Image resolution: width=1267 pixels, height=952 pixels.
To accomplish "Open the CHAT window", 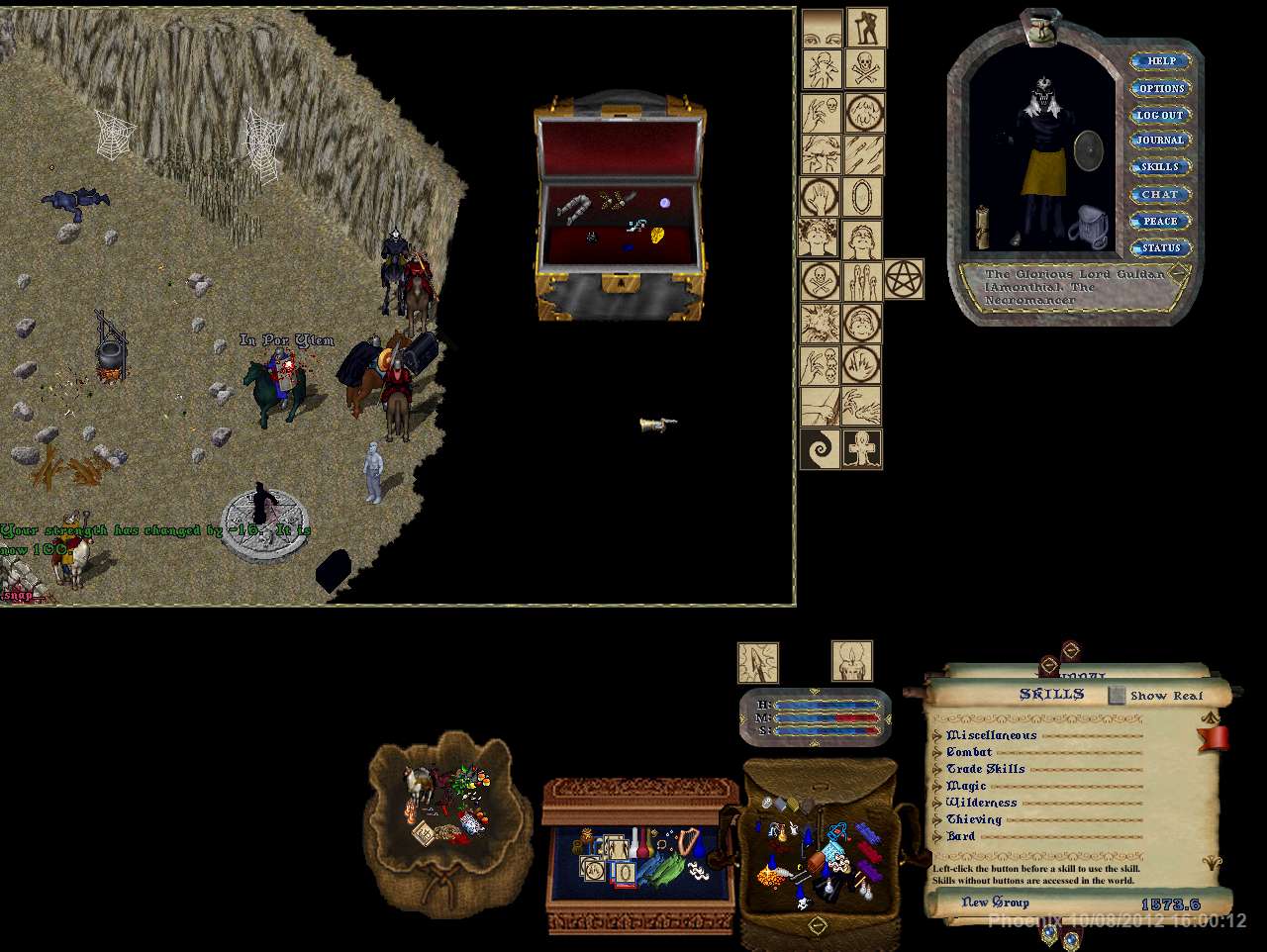I will coord(1160,194).
